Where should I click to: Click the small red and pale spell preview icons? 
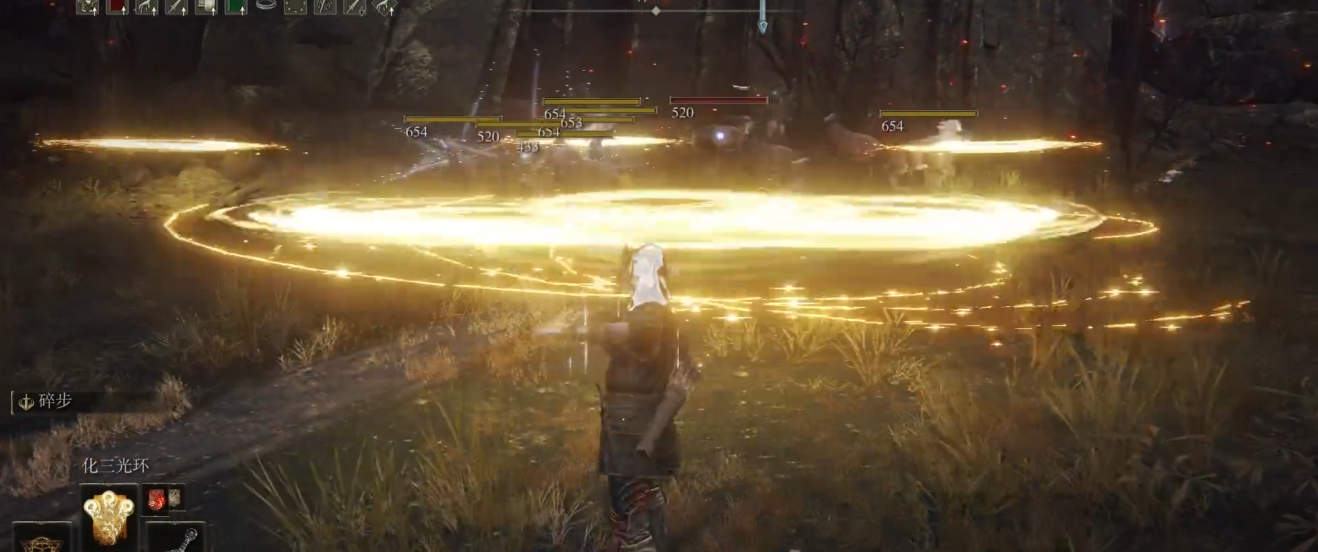[x=163, y=499]
